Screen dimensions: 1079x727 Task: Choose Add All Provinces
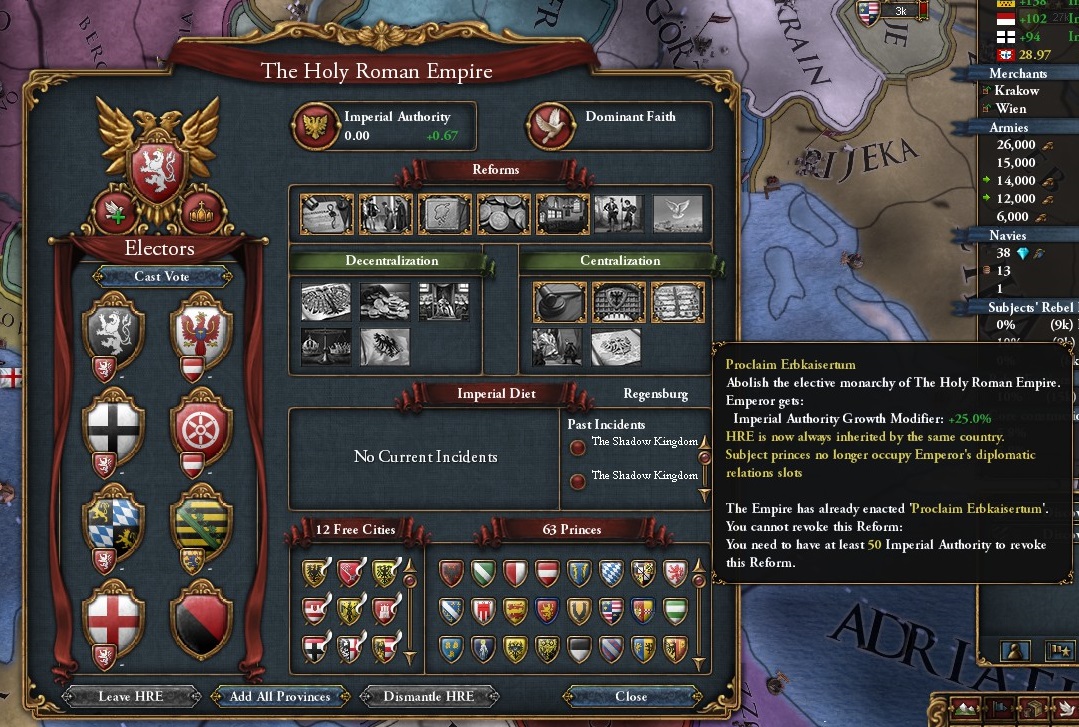(x=280, y=696)
